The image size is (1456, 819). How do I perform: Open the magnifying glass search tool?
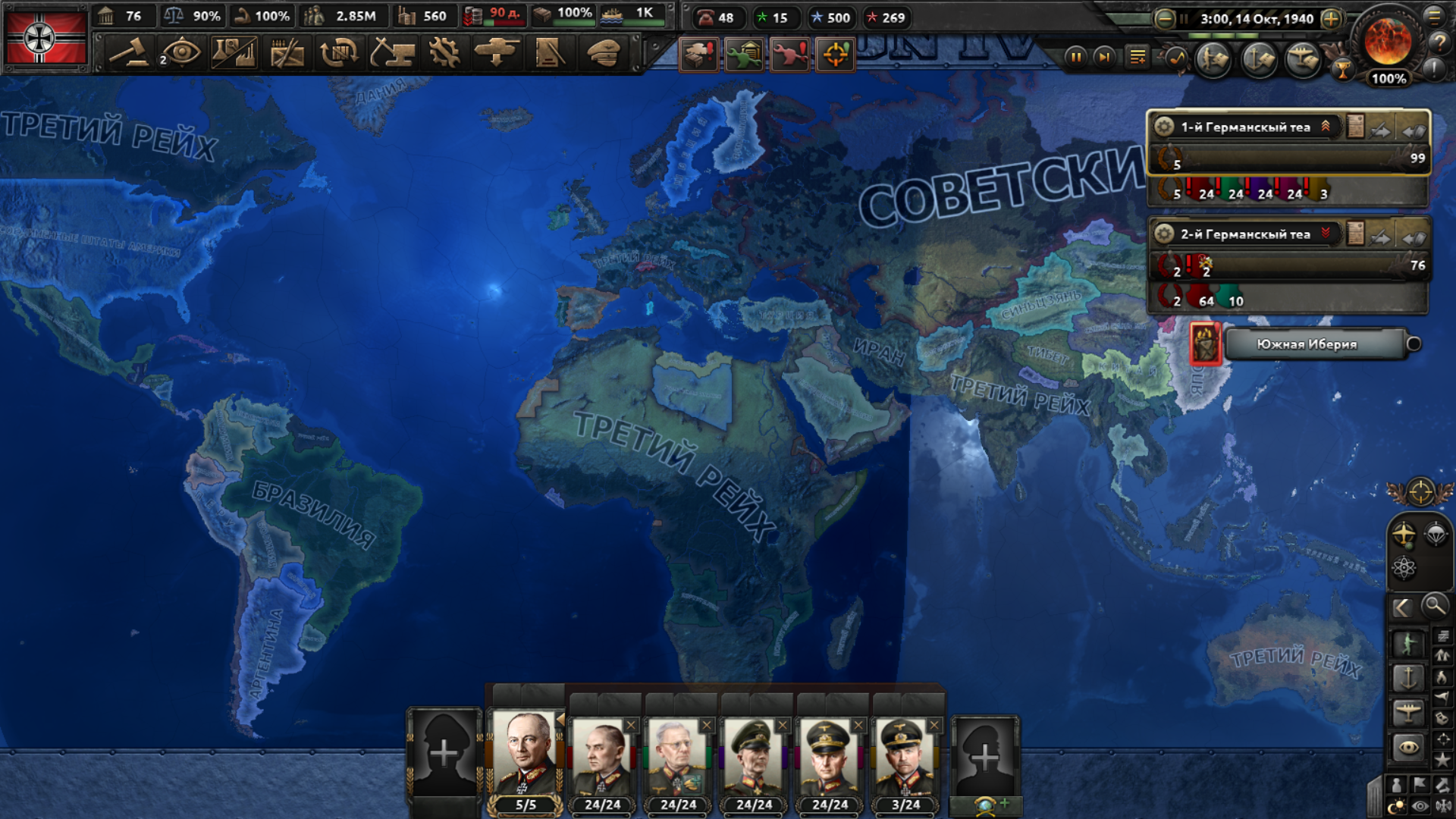point(1434,606)
